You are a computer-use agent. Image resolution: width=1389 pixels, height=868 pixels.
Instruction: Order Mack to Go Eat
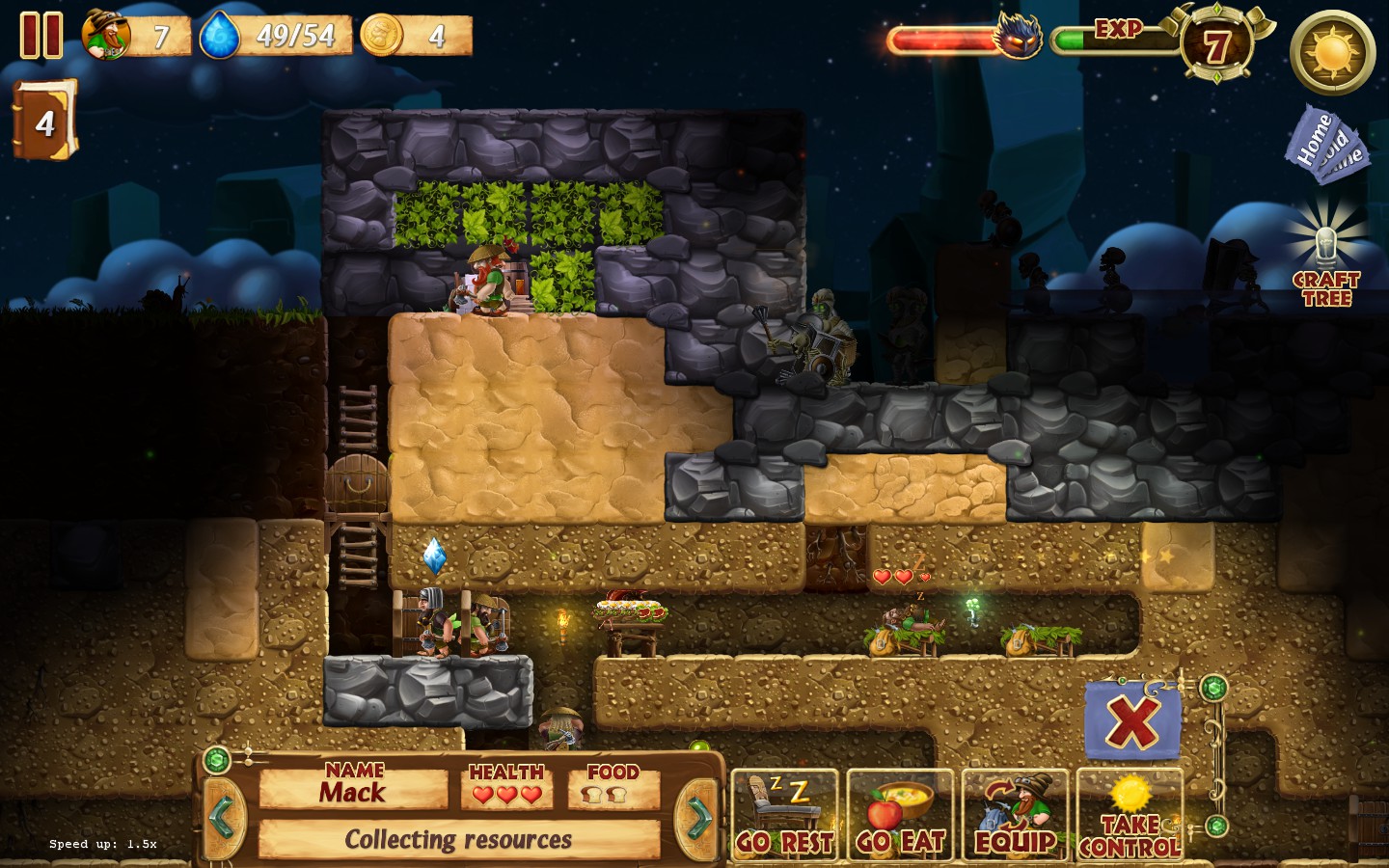(900, 815)
